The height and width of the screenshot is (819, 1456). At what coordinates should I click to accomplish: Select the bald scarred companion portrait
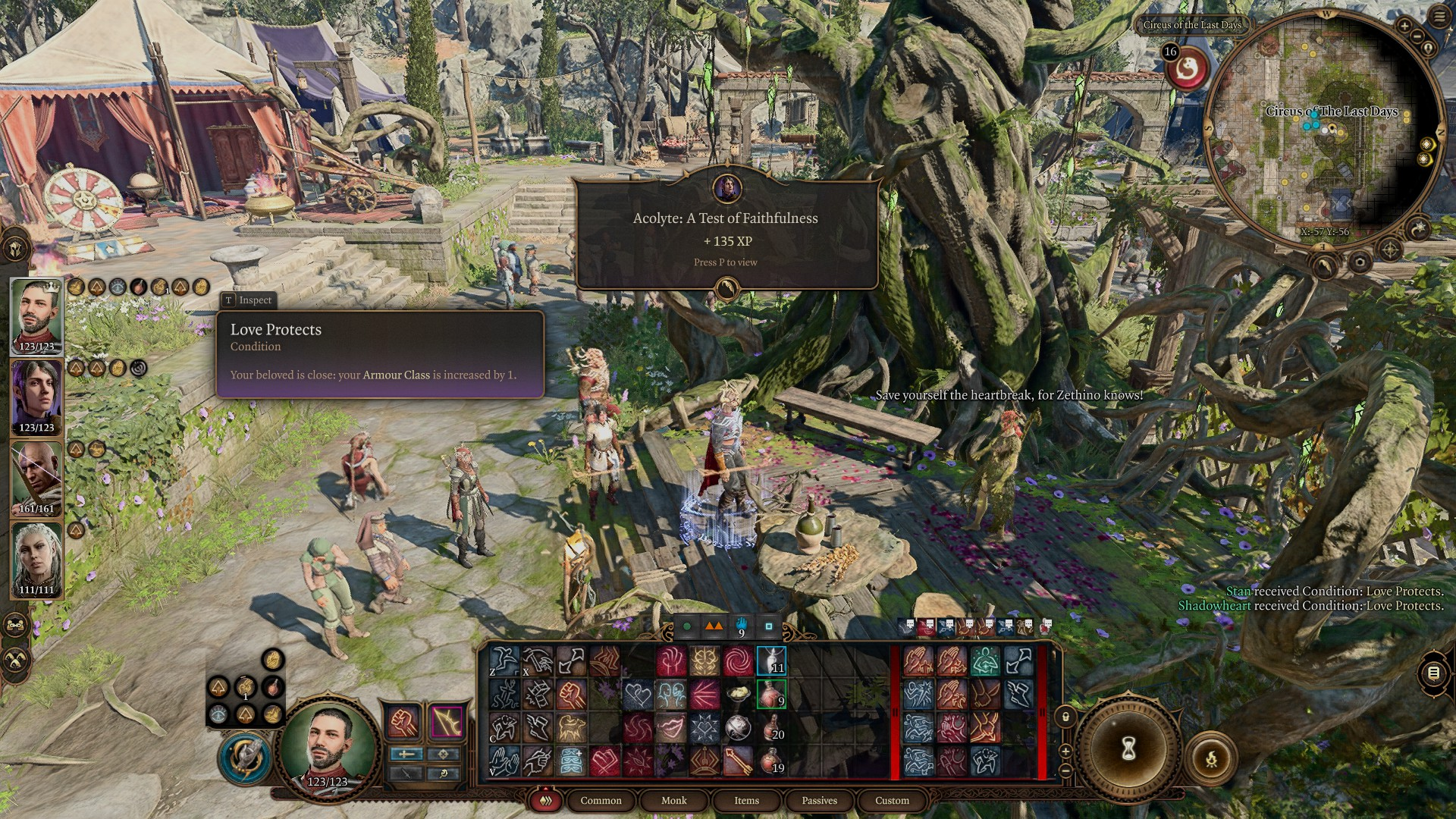[36, 478]
